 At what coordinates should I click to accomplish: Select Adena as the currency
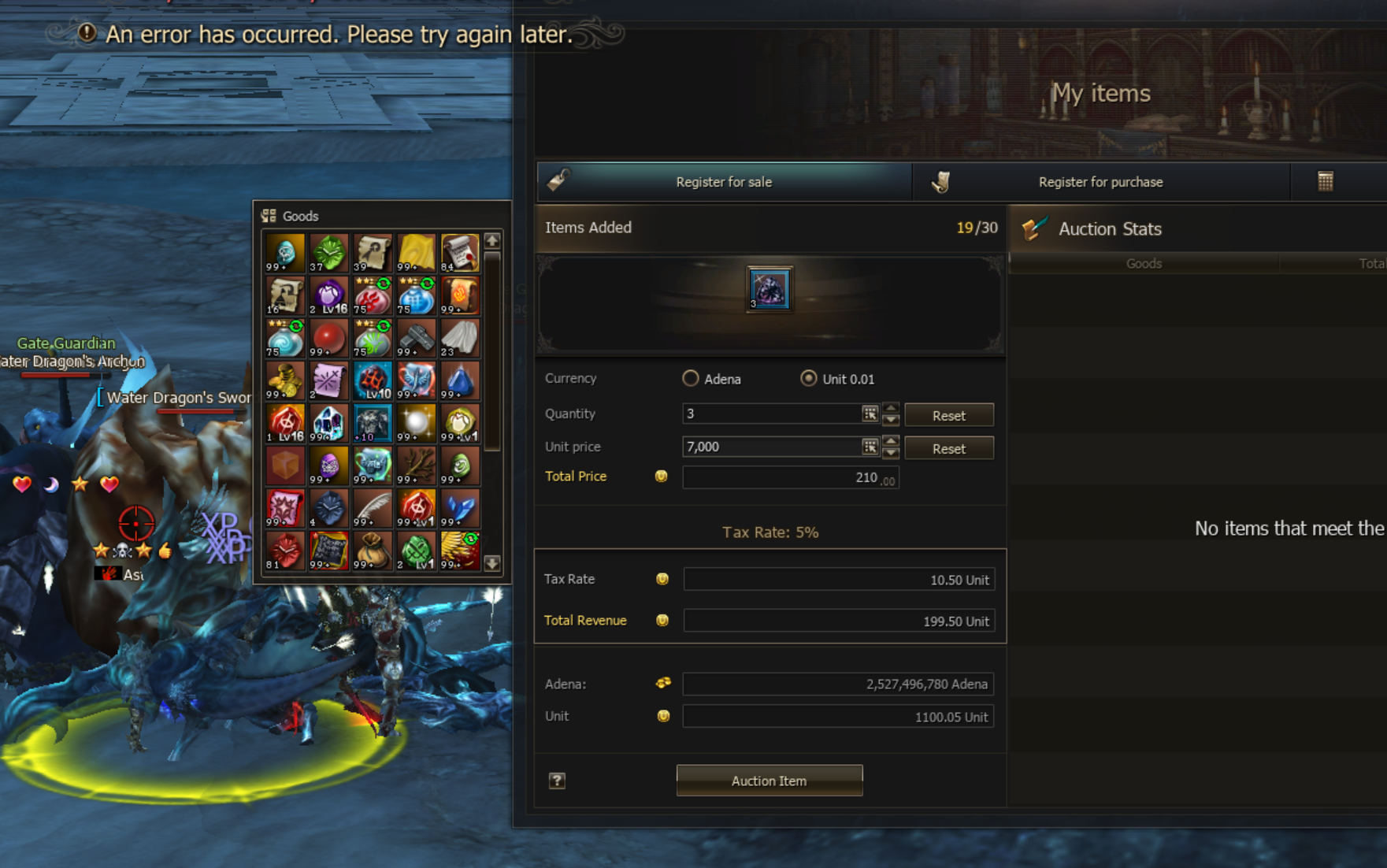click(691, 379)
